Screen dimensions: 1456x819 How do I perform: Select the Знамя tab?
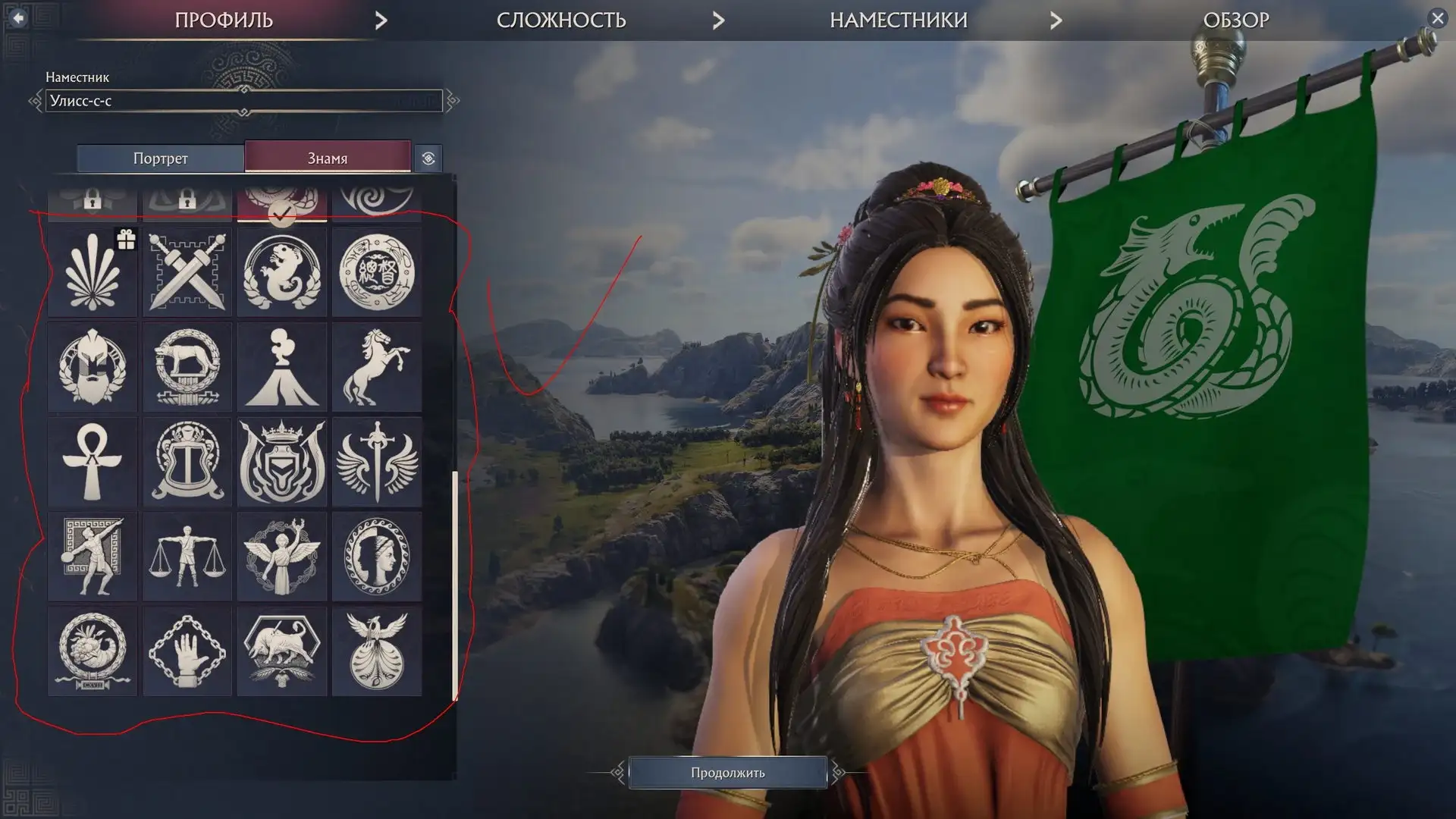click(x=328, y=158)
